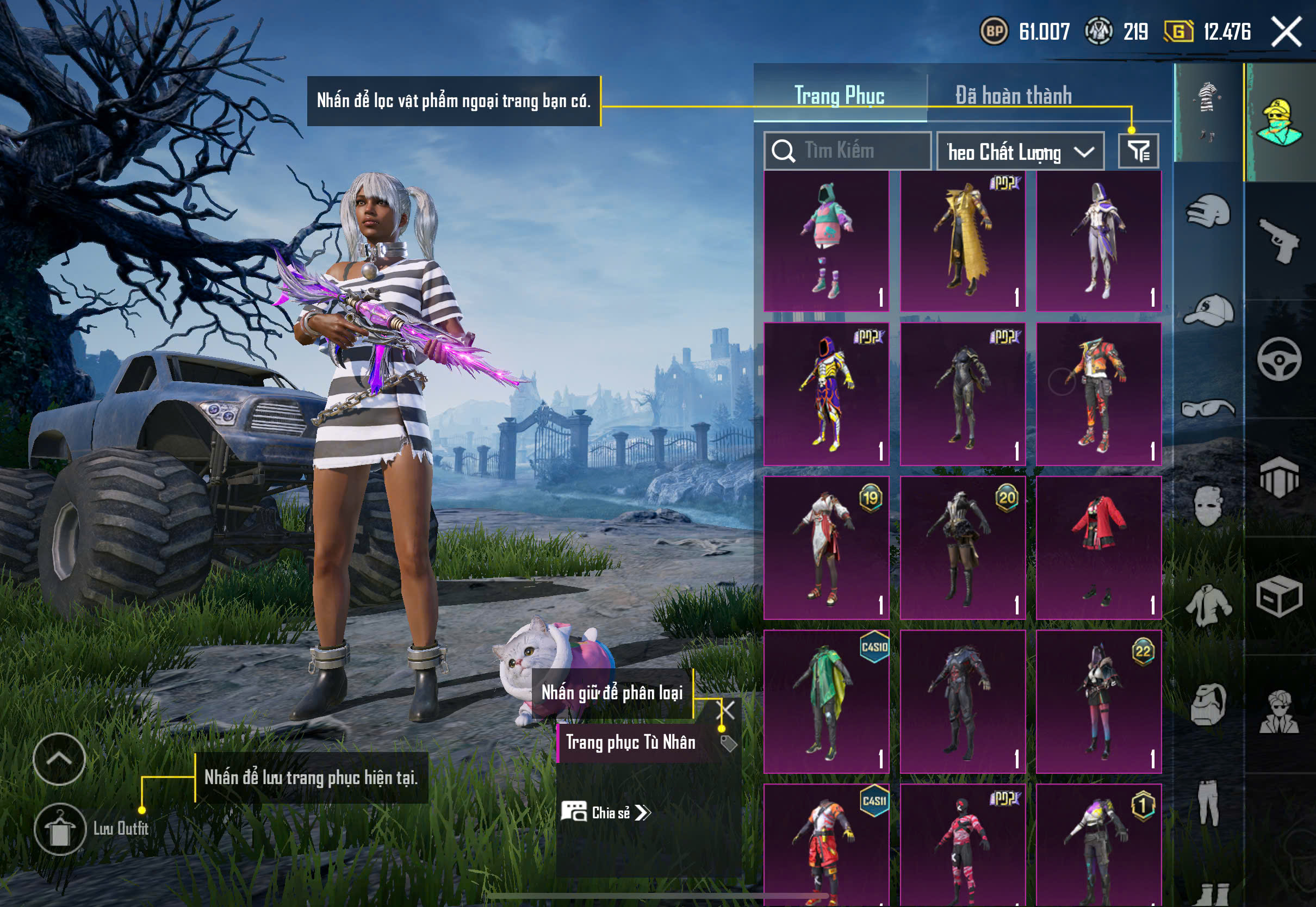Viewport: 1316px width, 907px height.
Task: Choose the golden long coat outfit
Action: [x=963, y=241]
